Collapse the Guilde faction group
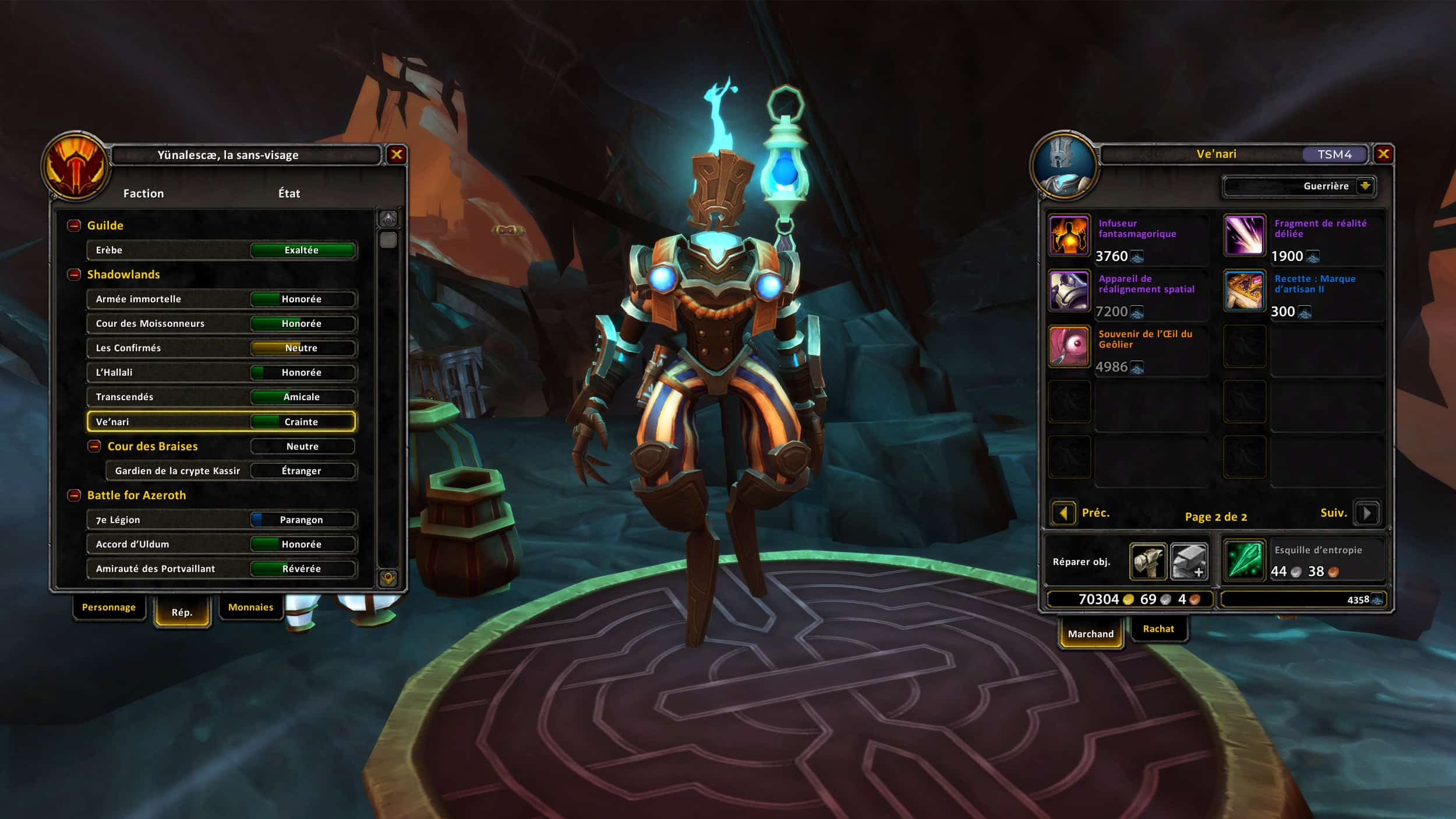Screen dimensions: 1456x819 point(74,225)
